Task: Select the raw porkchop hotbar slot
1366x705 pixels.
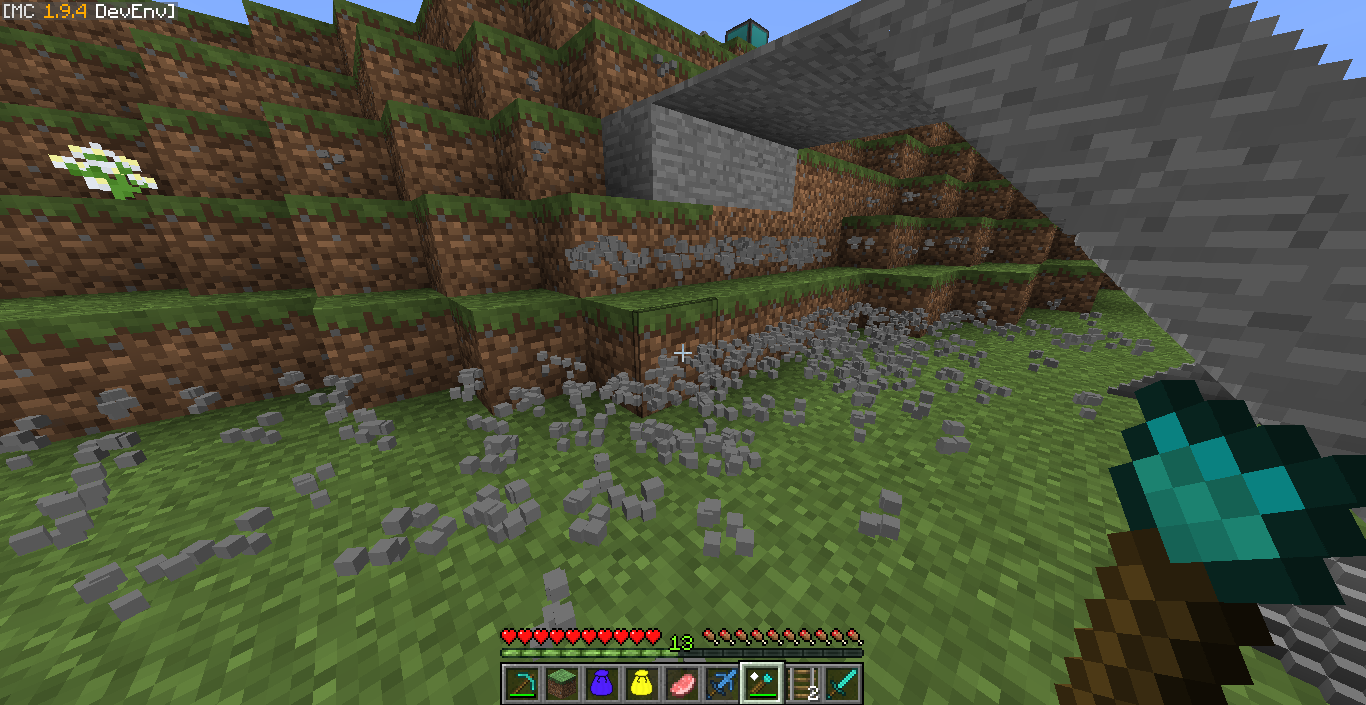Action: click(x=681, y=683)
